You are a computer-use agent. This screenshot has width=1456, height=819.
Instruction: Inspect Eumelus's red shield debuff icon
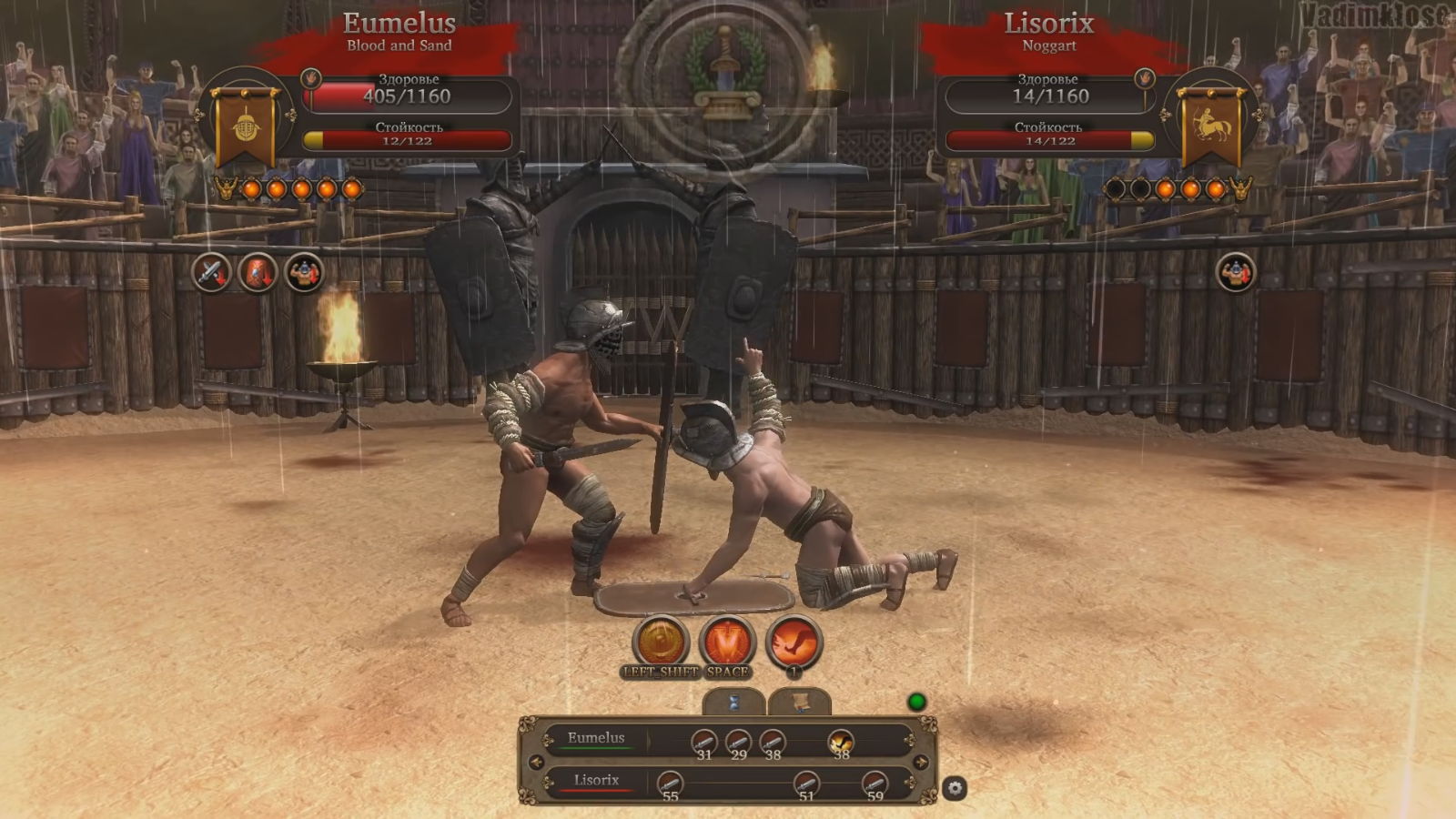258,272
